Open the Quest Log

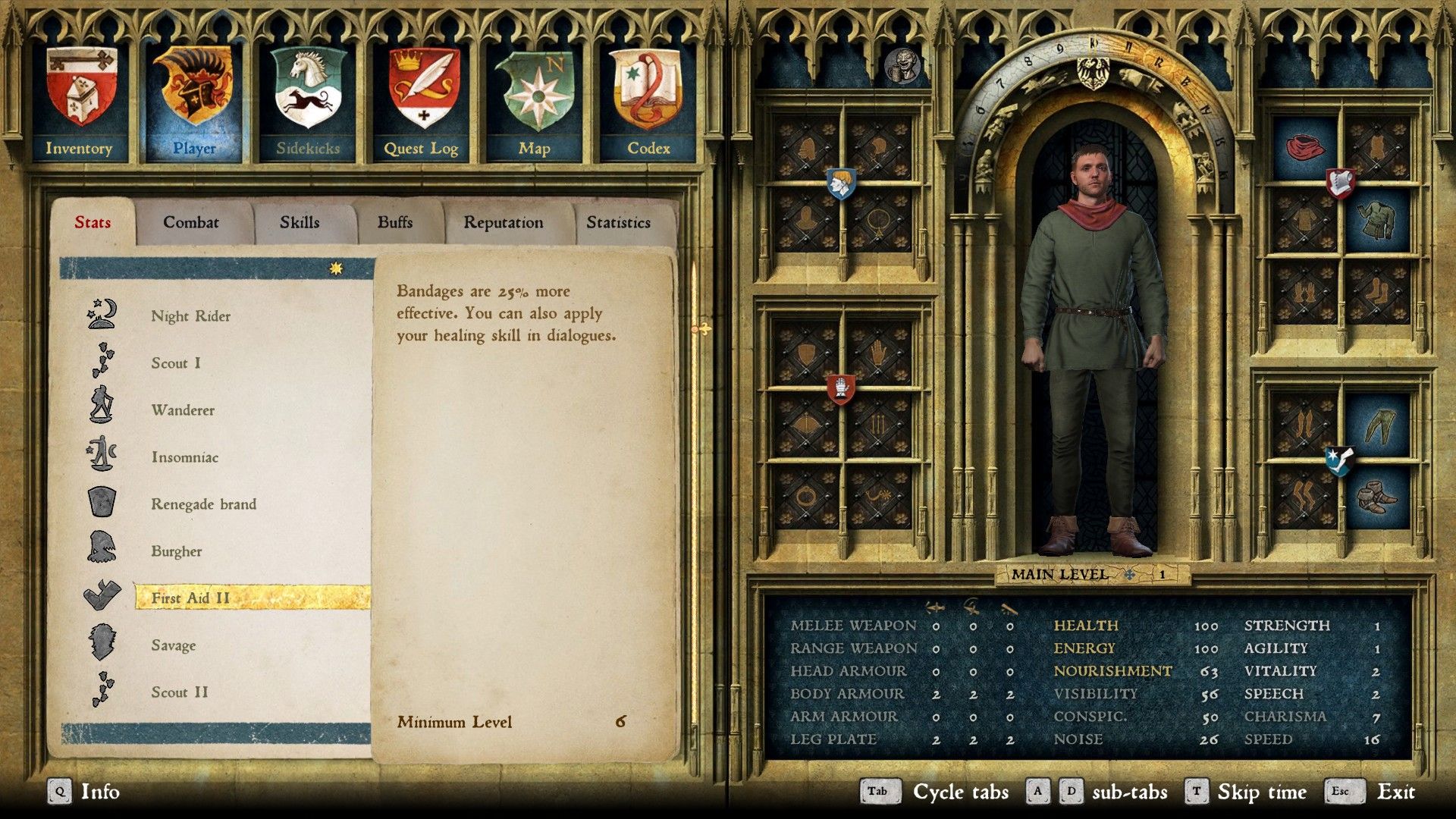(x=422, y=102)
